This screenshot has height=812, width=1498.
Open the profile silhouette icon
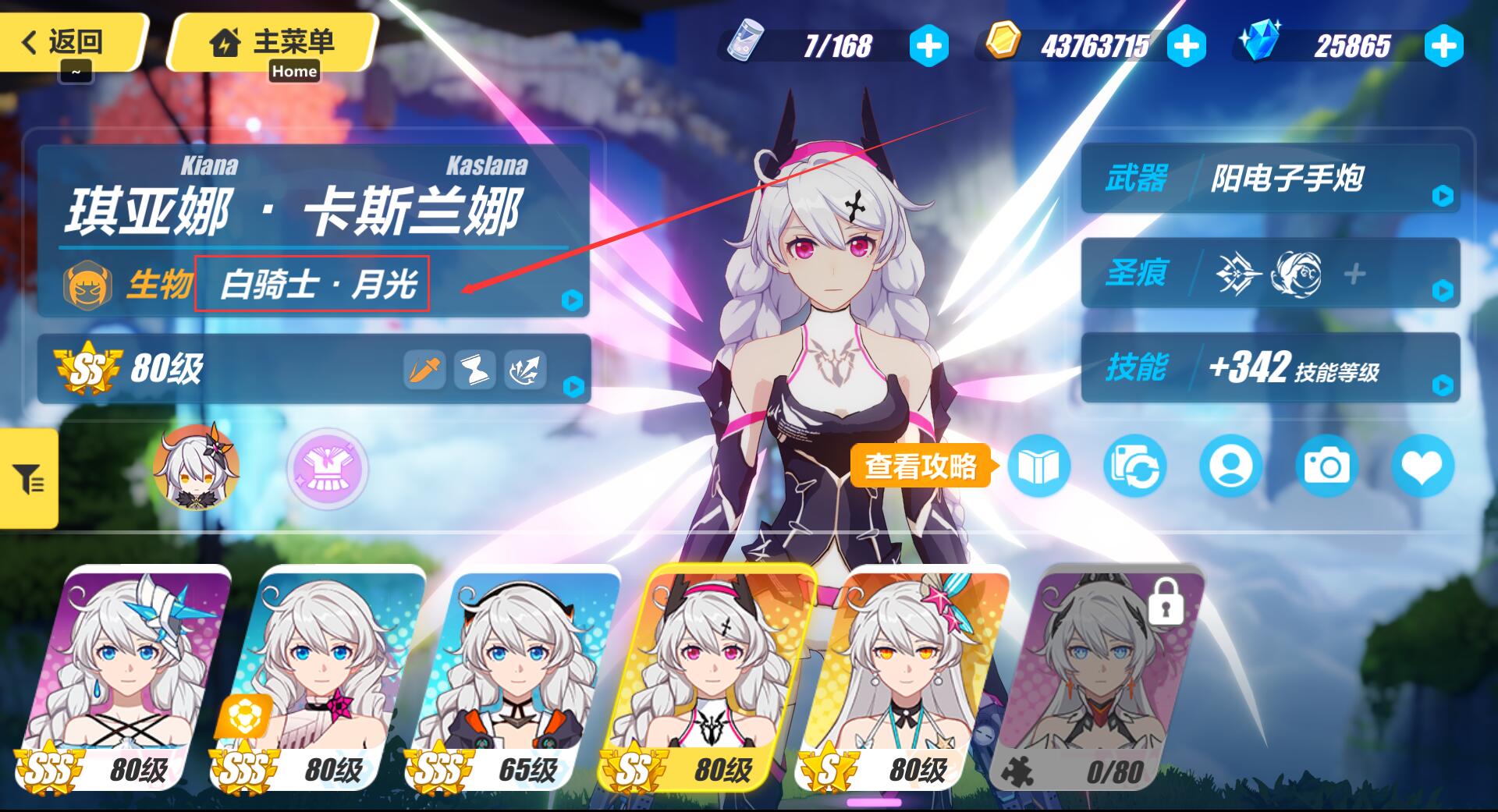pyautogui.click(x=1230, y=467)
